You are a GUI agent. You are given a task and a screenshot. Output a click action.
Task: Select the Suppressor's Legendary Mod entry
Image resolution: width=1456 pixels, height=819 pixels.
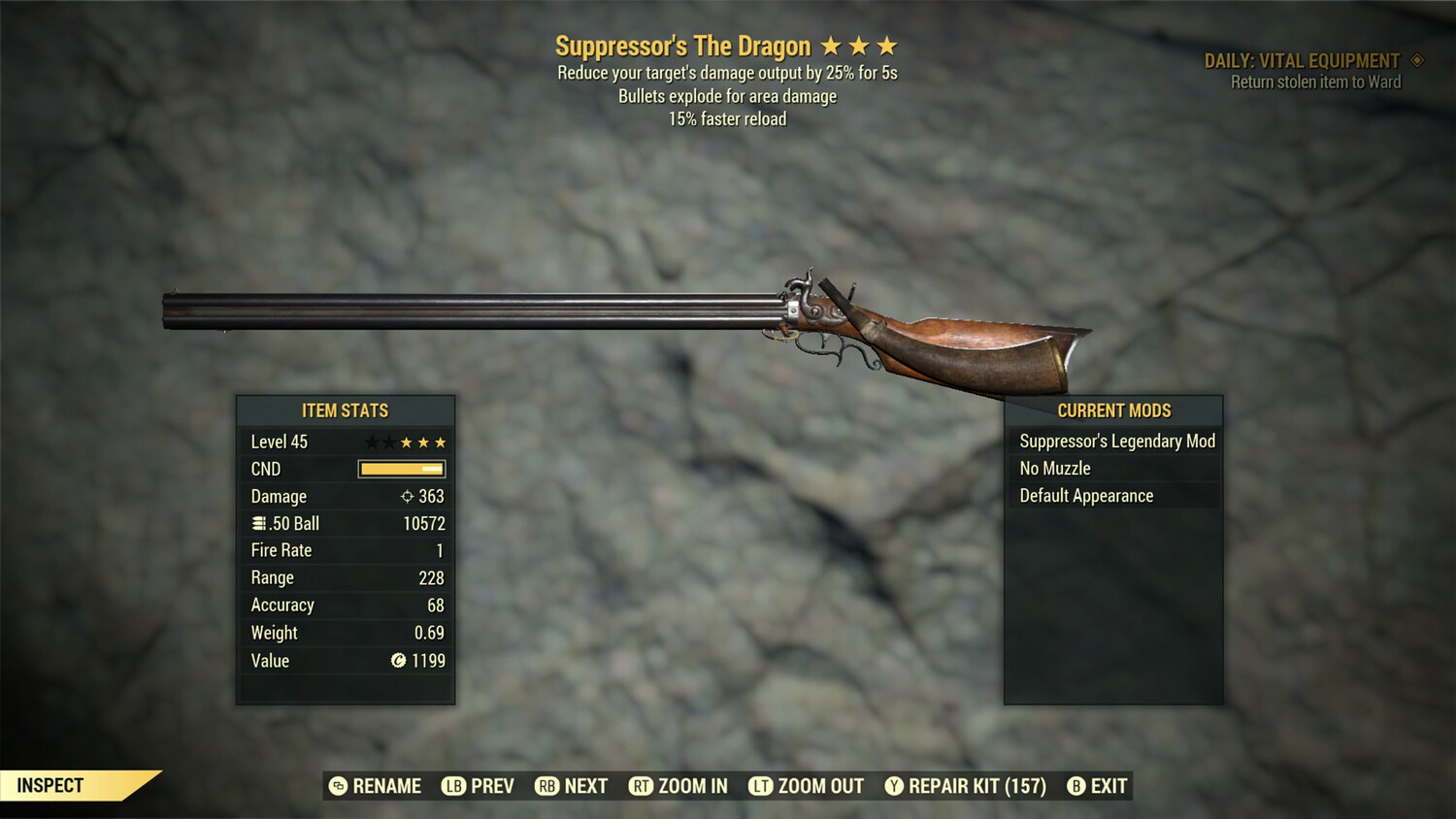click(x=1116, y=441)
